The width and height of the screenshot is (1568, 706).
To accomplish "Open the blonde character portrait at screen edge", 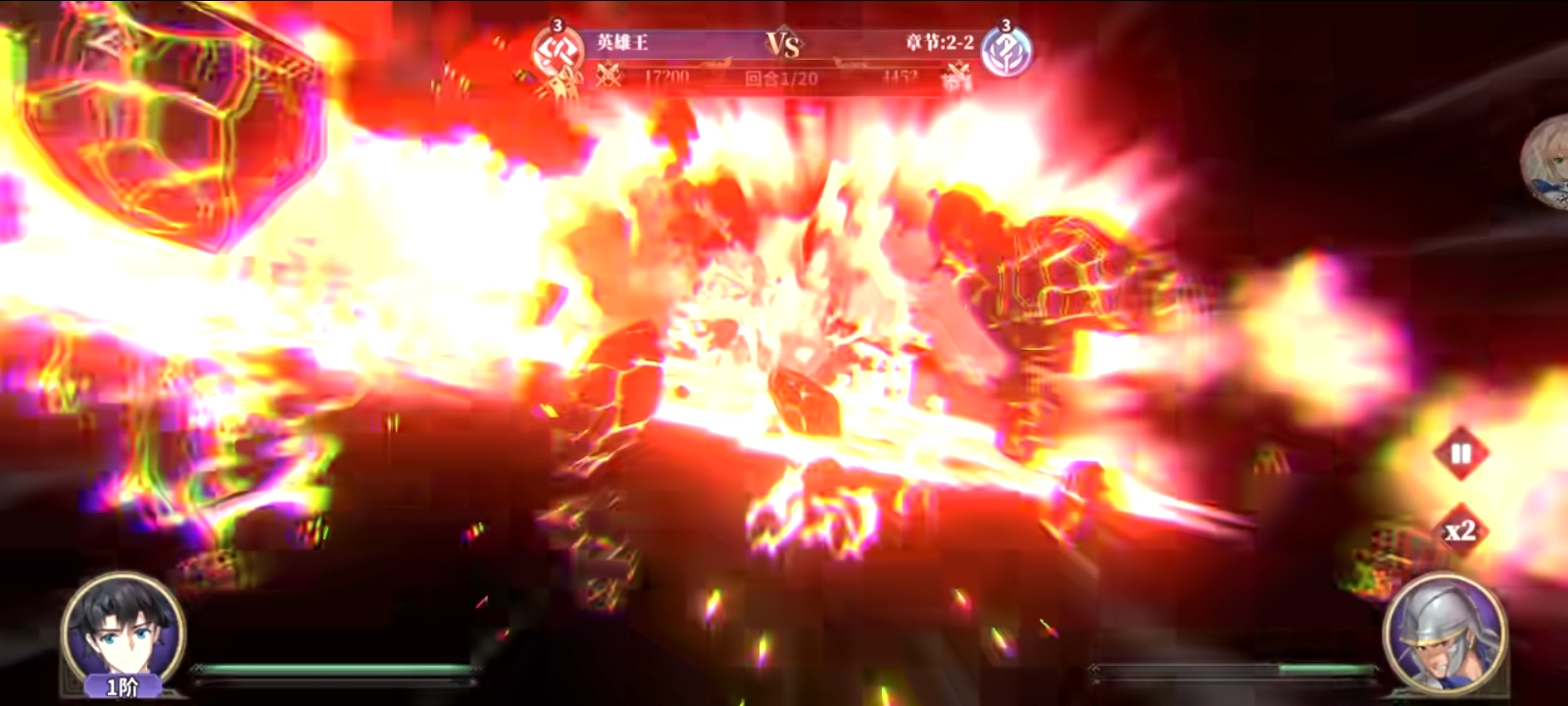I will [1547, 164].
